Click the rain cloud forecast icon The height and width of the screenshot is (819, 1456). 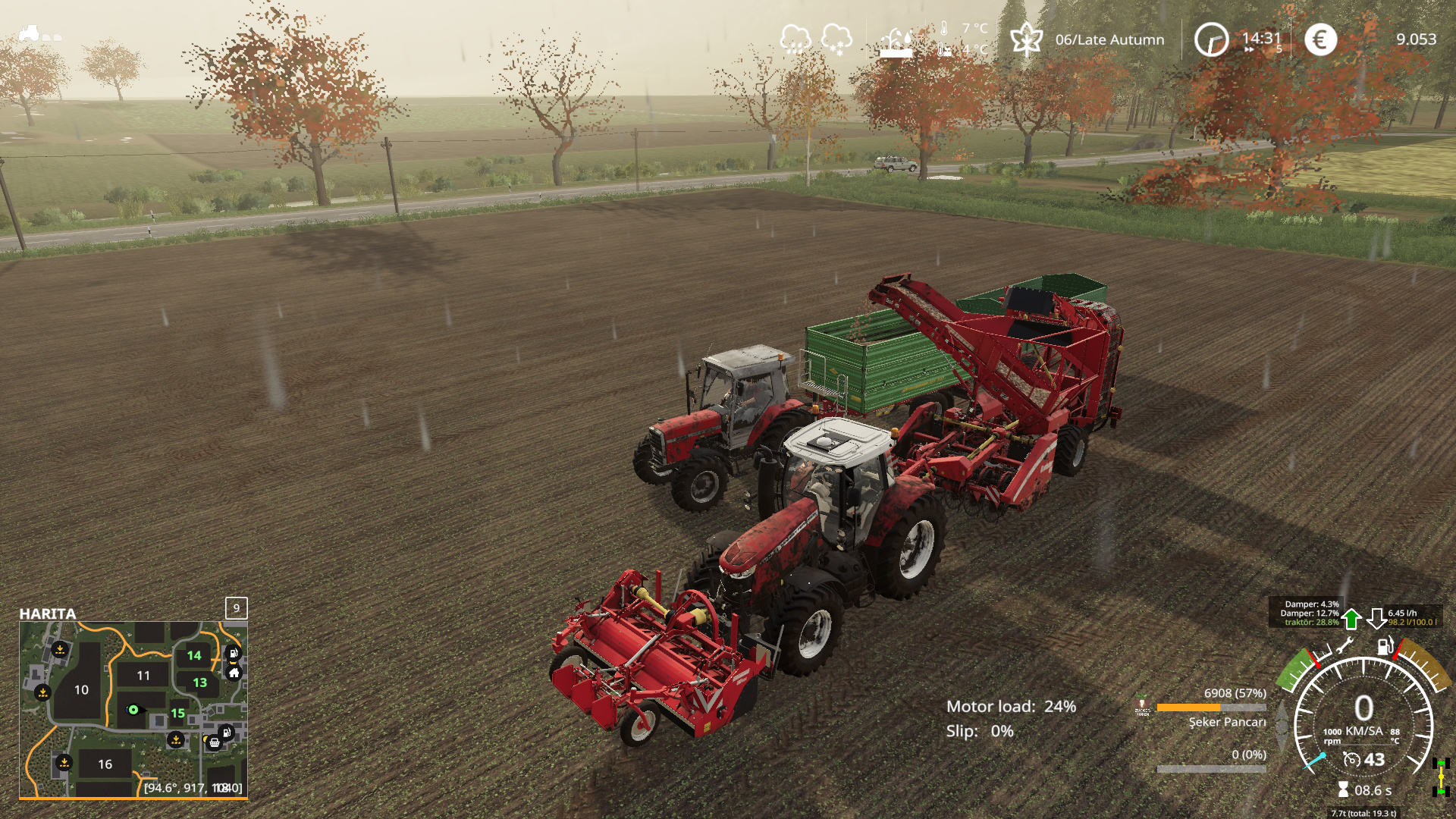point(795,38)
